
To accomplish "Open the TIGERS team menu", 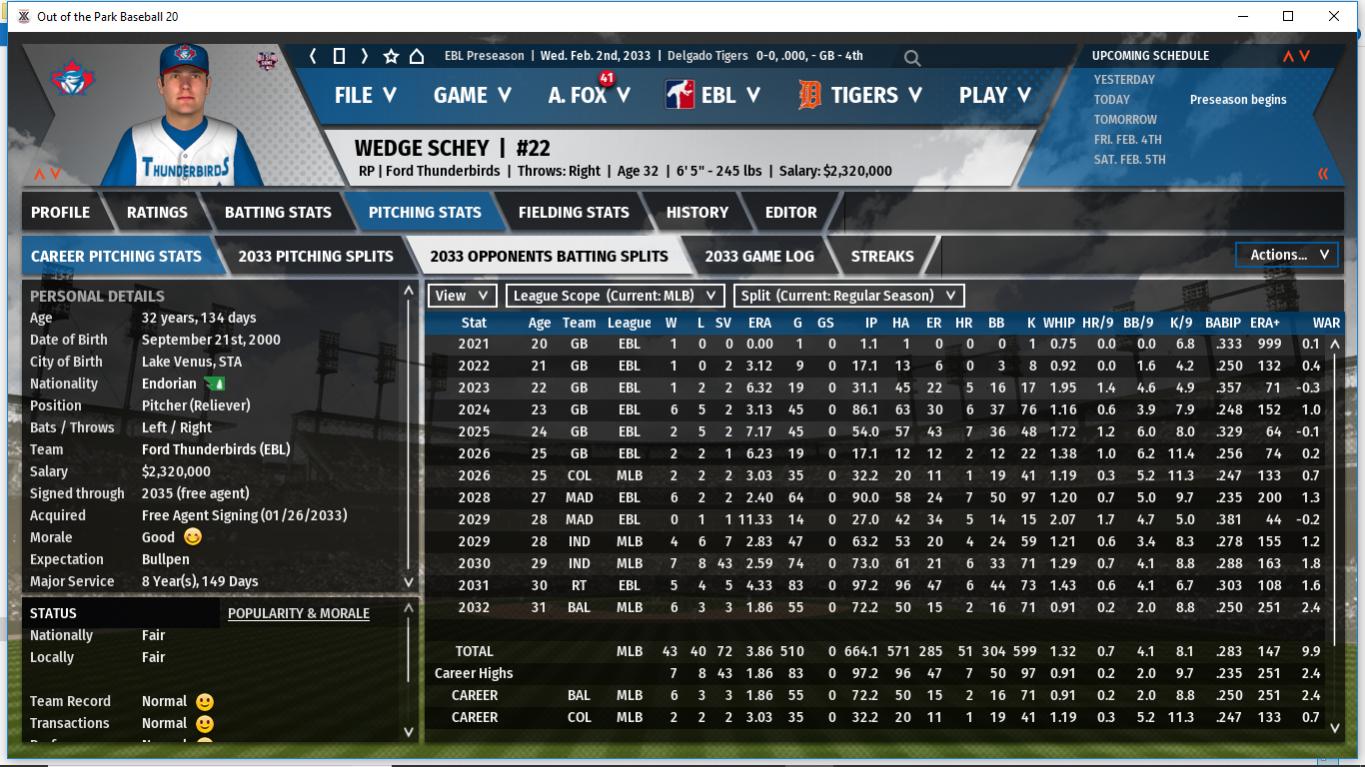I will click(860, 96).
